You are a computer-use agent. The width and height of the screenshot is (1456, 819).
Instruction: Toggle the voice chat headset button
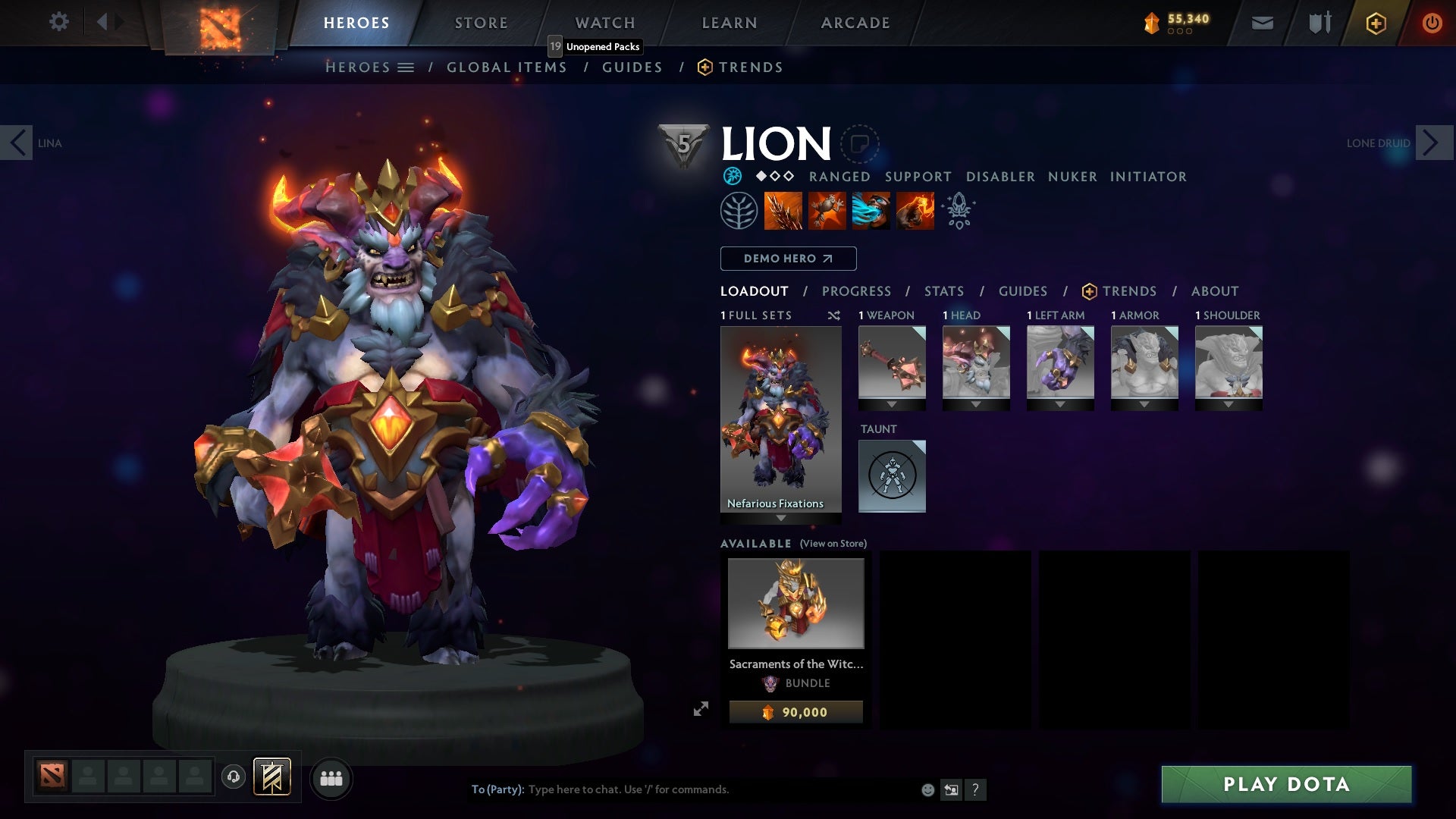click(x=234, y=777)
